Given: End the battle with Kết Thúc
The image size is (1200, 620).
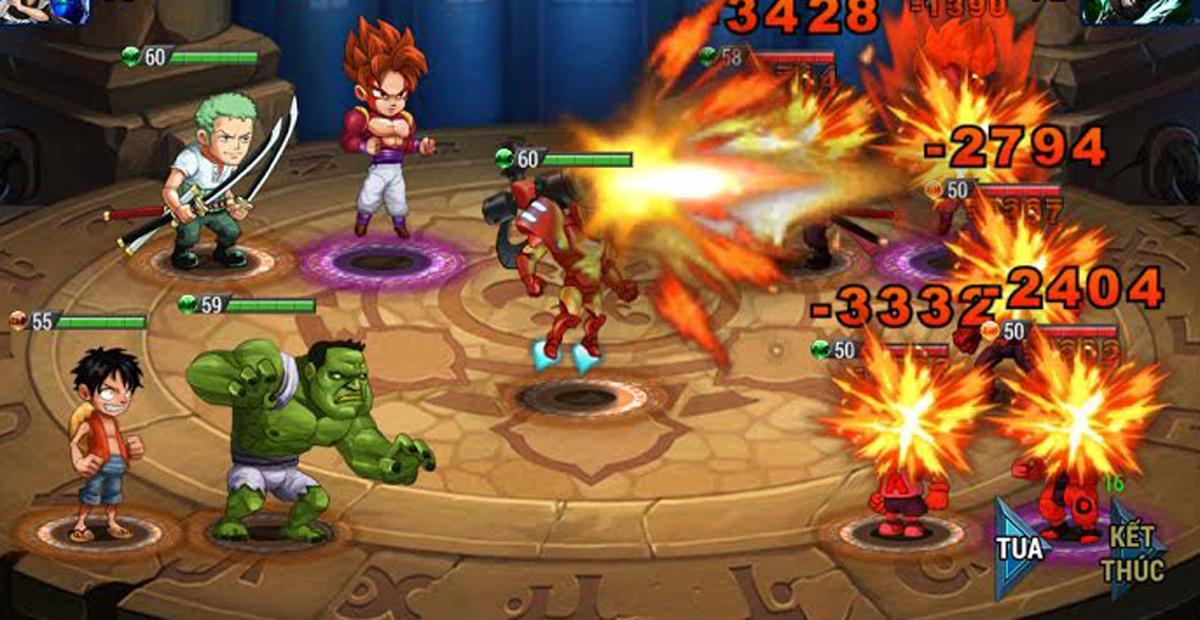Looking at the screenshot, I should click(x=1134, y=552).
